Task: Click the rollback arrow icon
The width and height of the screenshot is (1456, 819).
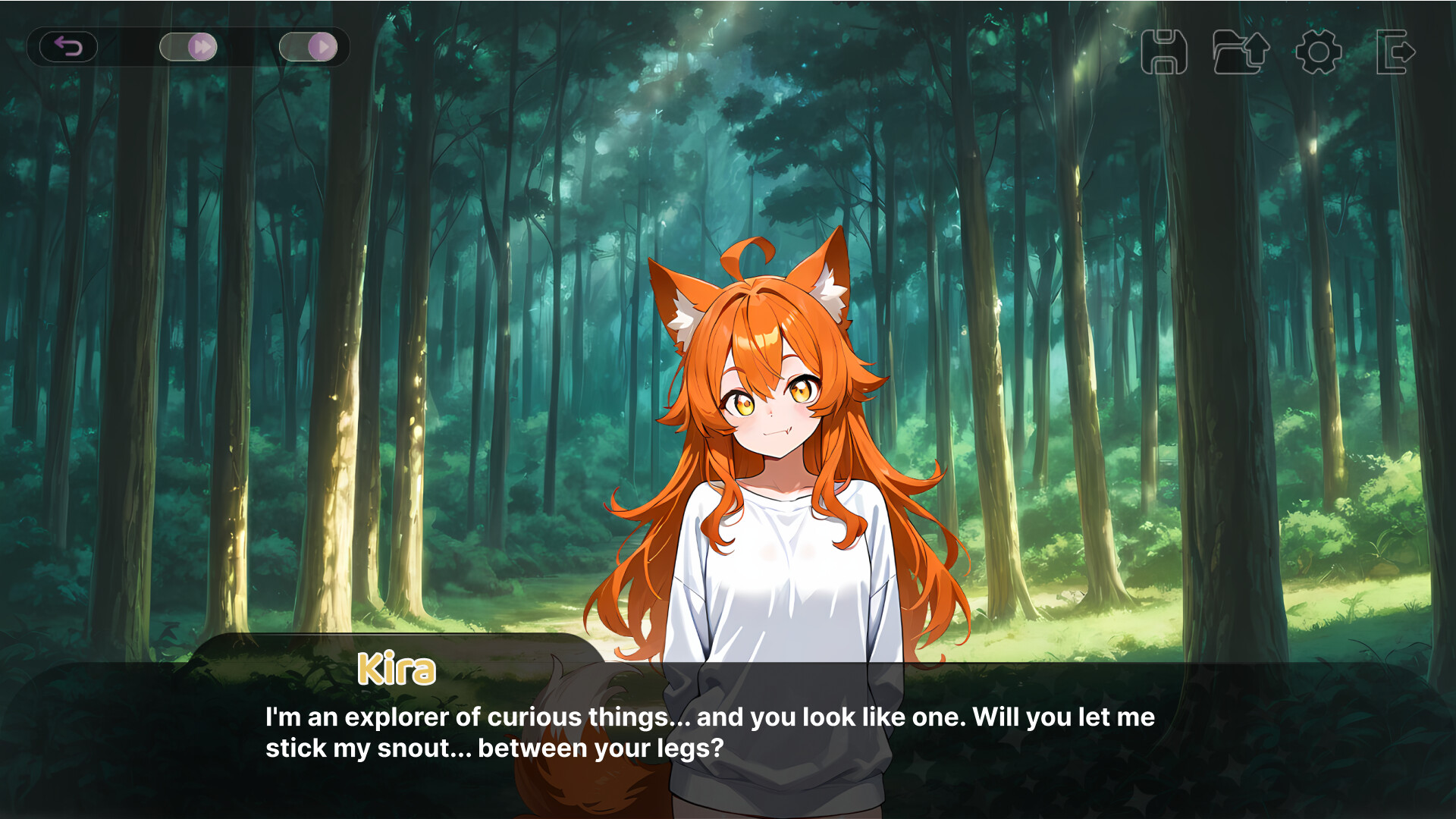Action: pos(69,47)
